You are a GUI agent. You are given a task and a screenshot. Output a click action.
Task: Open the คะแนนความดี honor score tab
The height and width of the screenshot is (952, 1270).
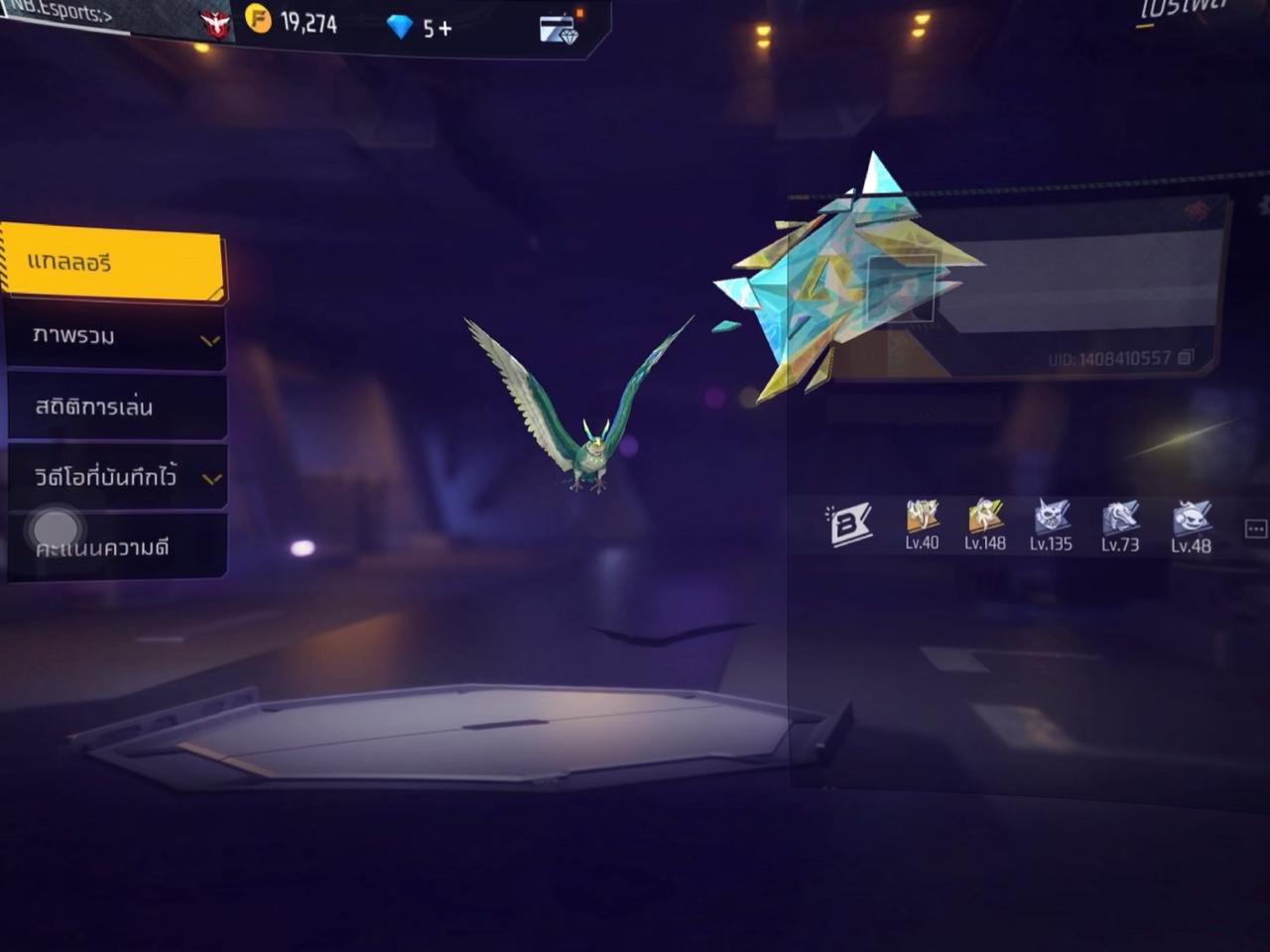click(x=115, y=546)
